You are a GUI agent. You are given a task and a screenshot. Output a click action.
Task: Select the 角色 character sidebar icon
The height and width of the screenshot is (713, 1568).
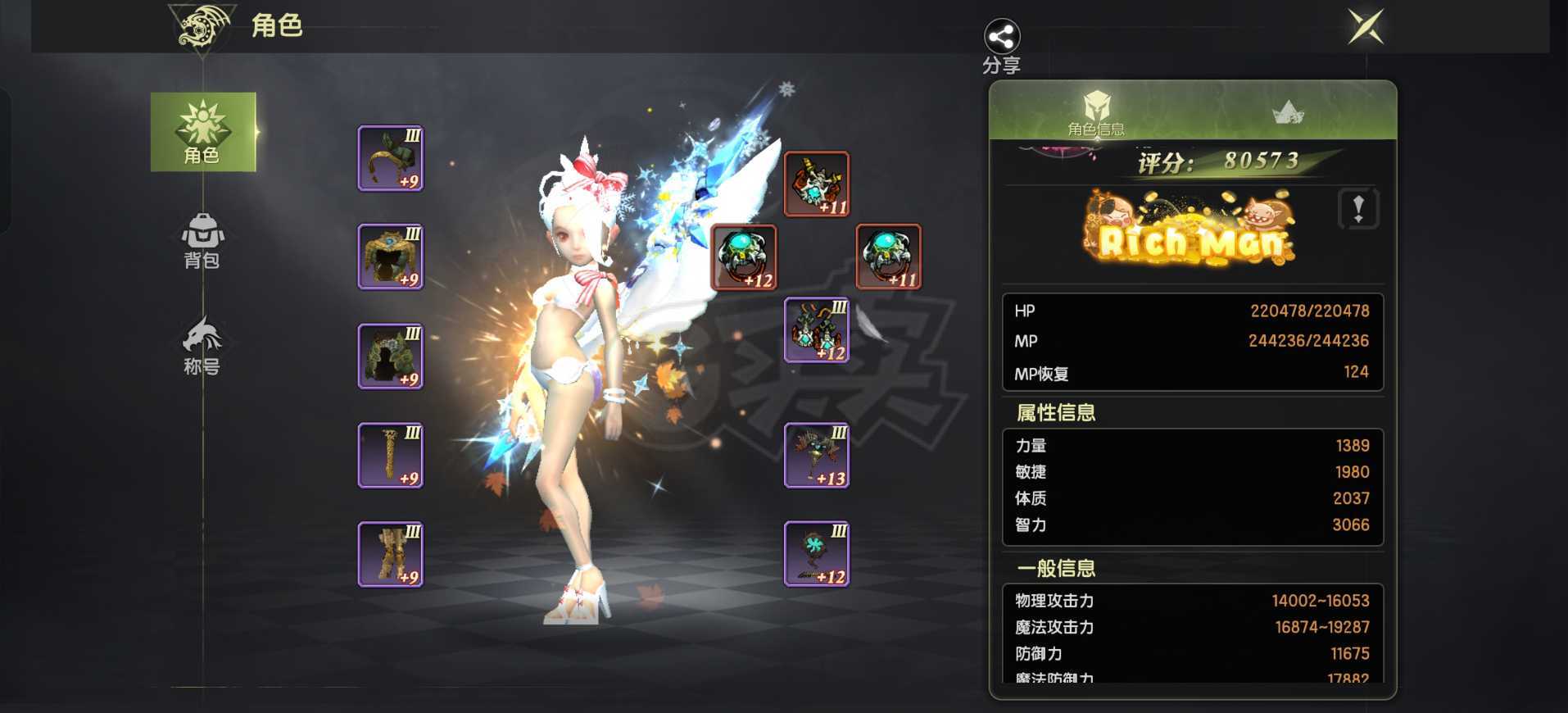[202, 132]
